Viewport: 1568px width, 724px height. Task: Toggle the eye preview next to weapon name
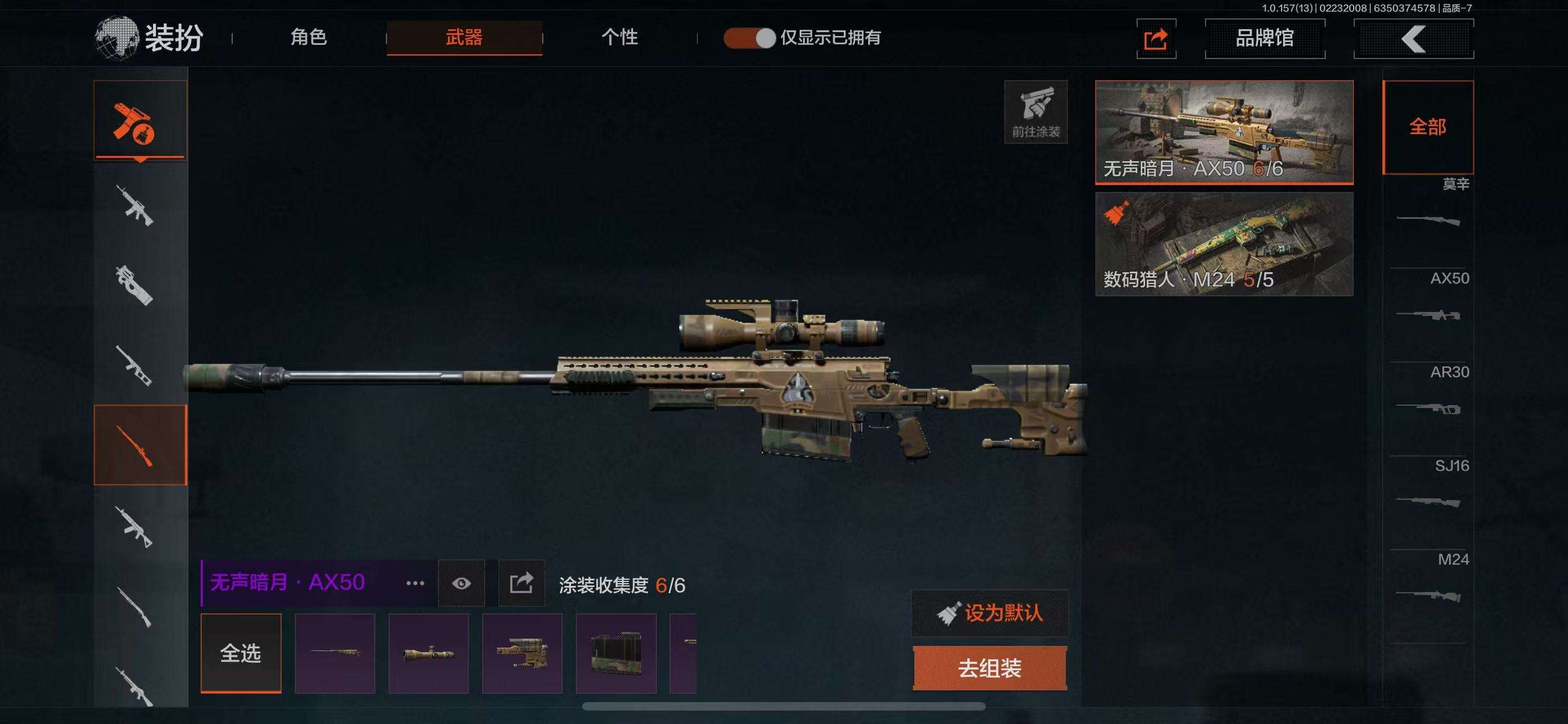point(461,583)
